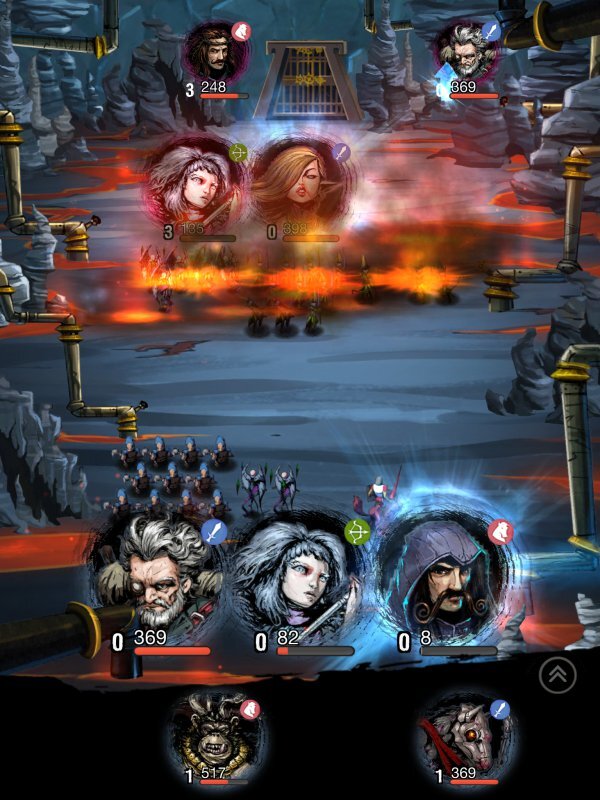Target the enemy white-haired archer portrait
The width and height of the screenshot is (600, 800).
pos(196,185)
